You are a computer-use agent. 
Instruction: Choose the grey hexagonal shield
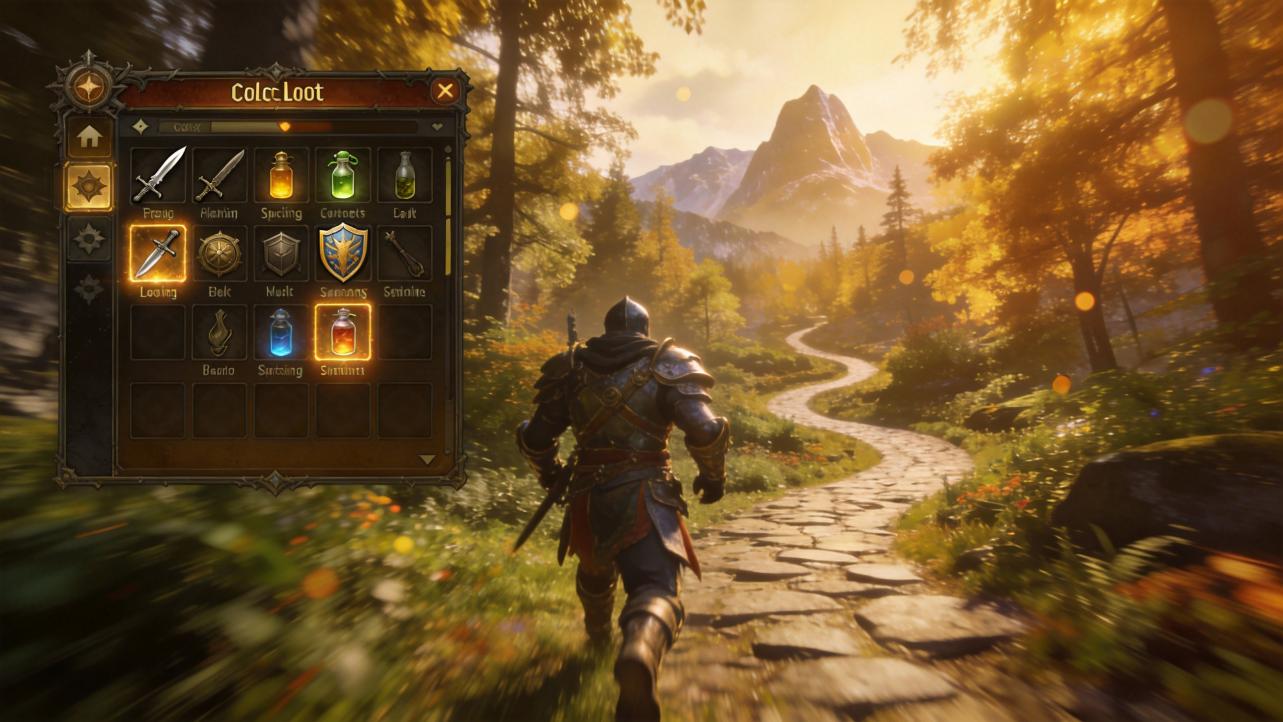(281, 253)
